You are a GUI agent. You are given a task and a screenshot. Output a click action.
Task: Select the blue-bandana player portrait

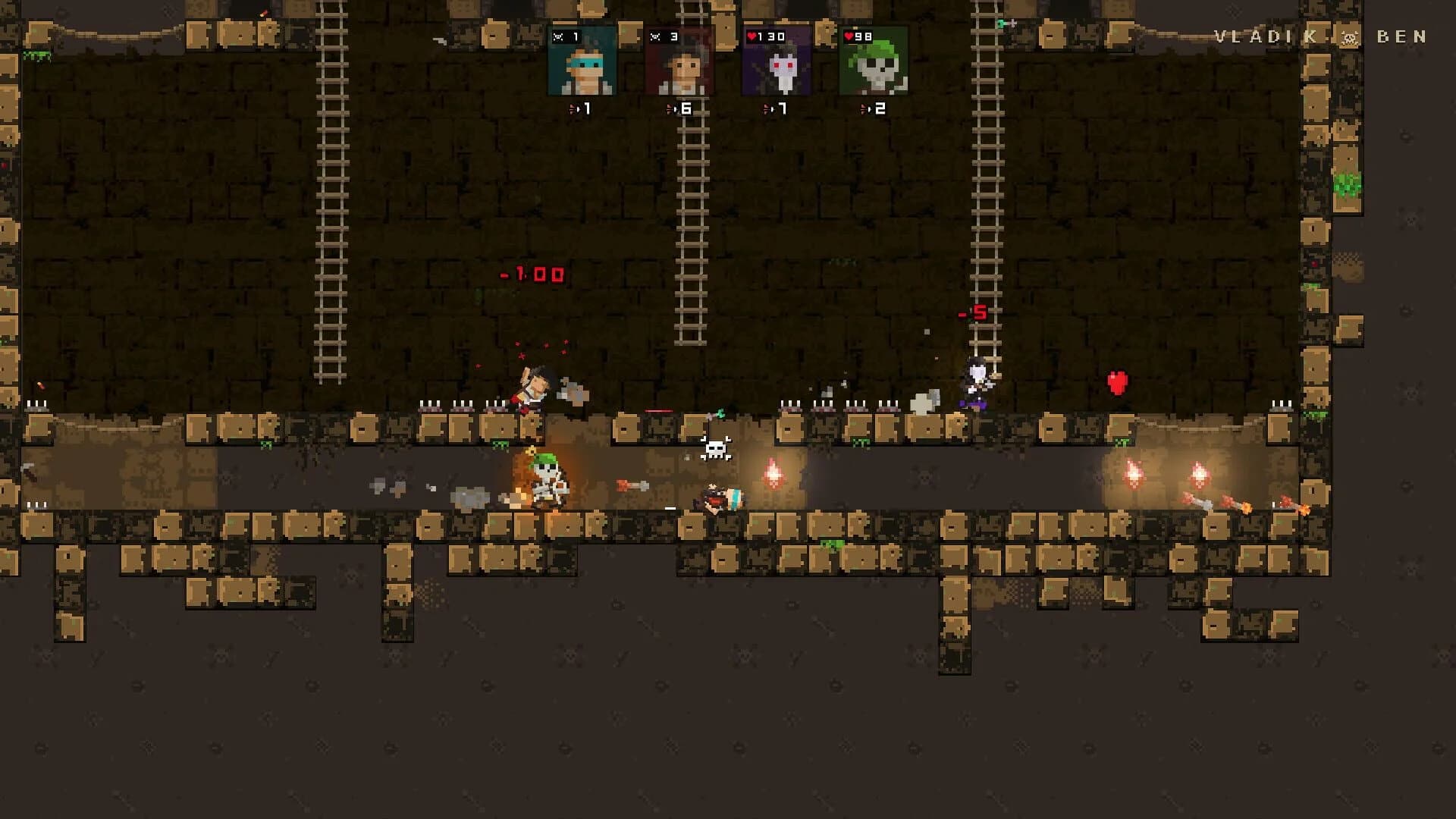[582, 71]
